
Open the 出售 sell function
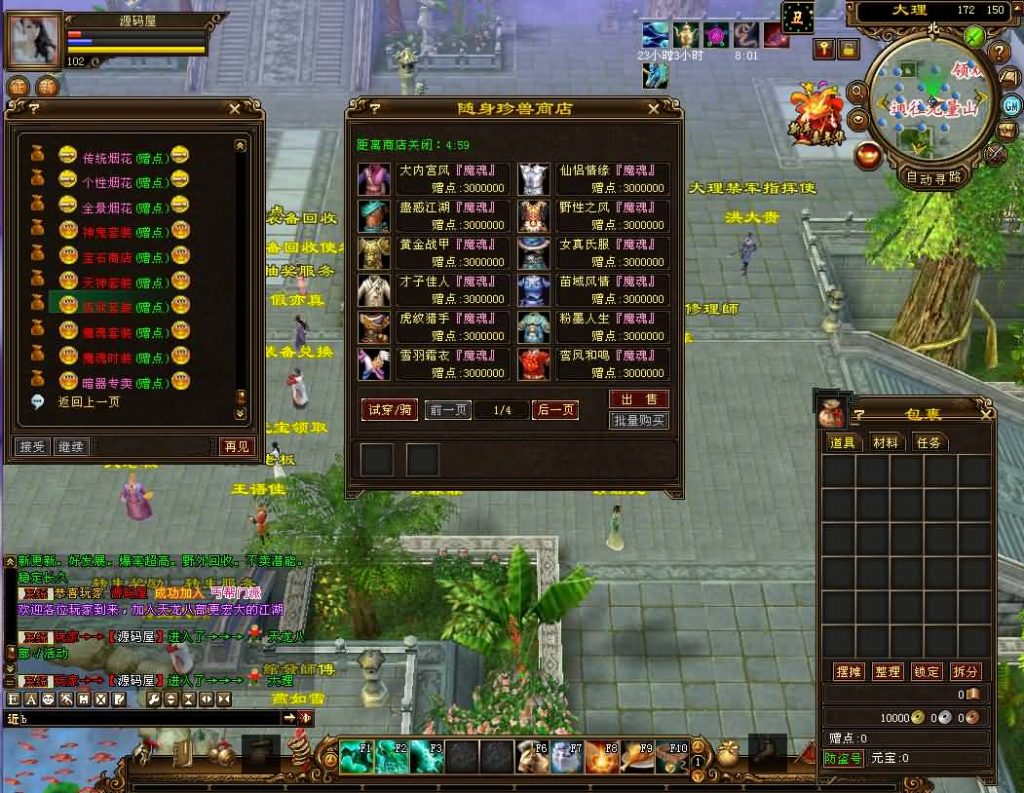[639, 400]
